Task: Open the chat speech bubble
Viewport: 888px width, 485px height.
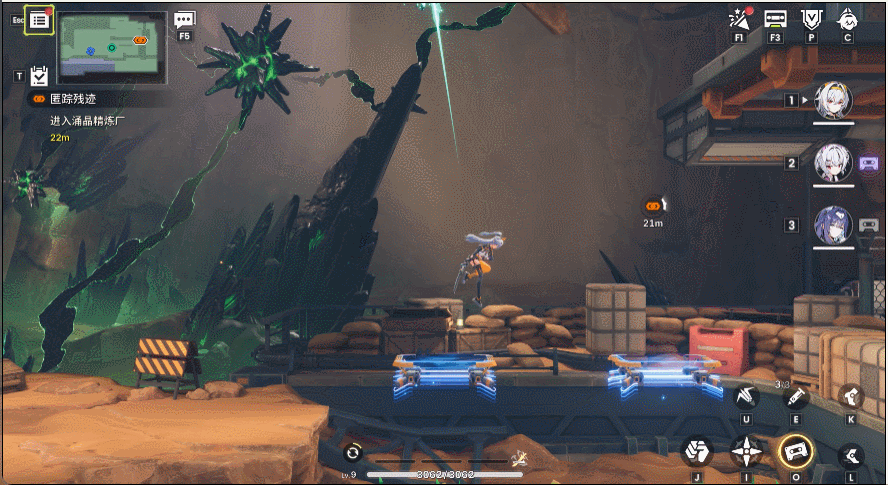Action: [x=184, y=20]
